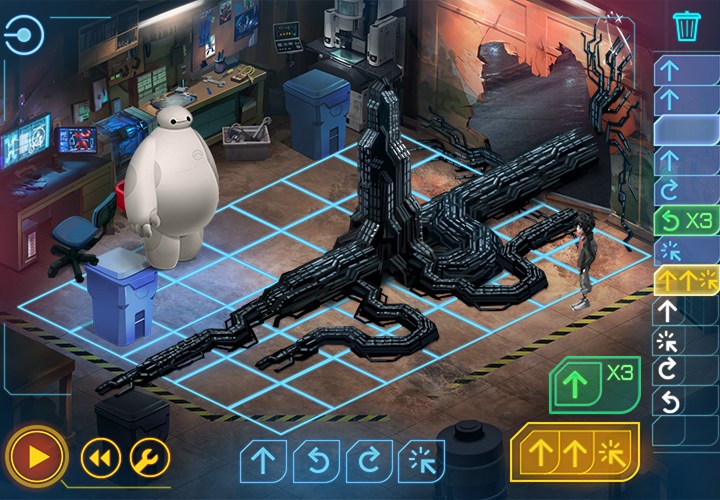Delete commands with the trash can icon

coord(686,27)
